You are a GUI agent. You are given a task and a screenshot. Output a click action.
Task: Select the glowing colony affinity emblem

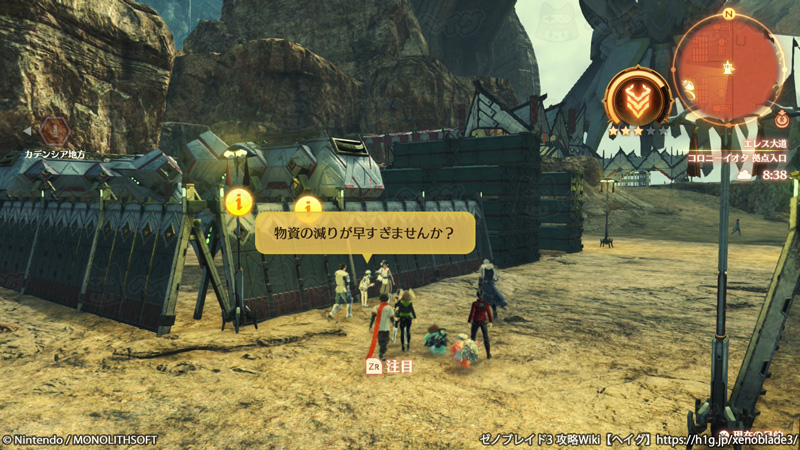click(637, 98)
